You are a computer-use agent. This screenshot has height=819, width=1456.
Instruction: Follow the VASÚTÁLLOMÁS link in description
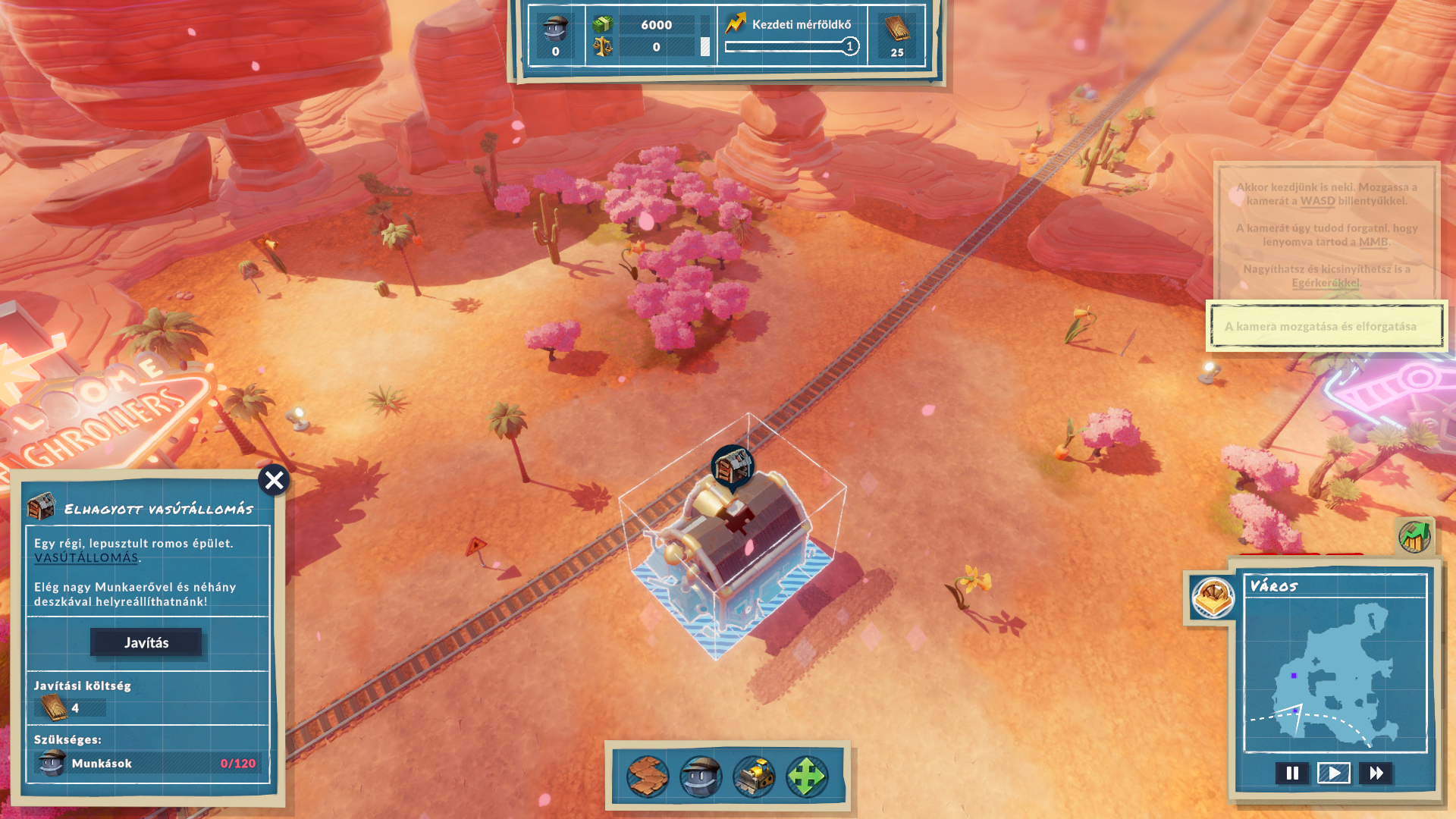(86, 558)
